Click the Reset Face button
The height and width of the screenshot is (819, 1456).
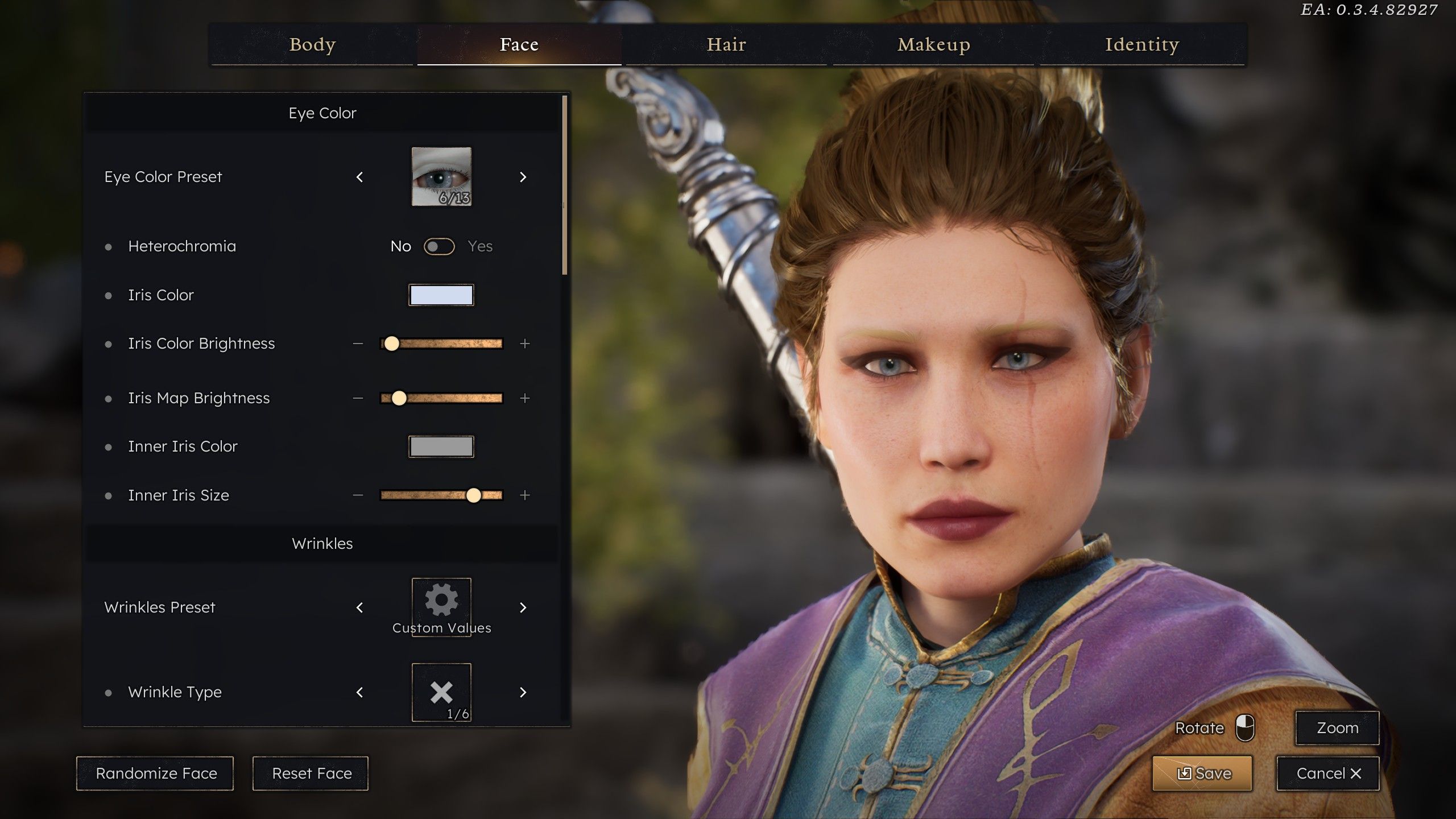[x=311, y=773]
